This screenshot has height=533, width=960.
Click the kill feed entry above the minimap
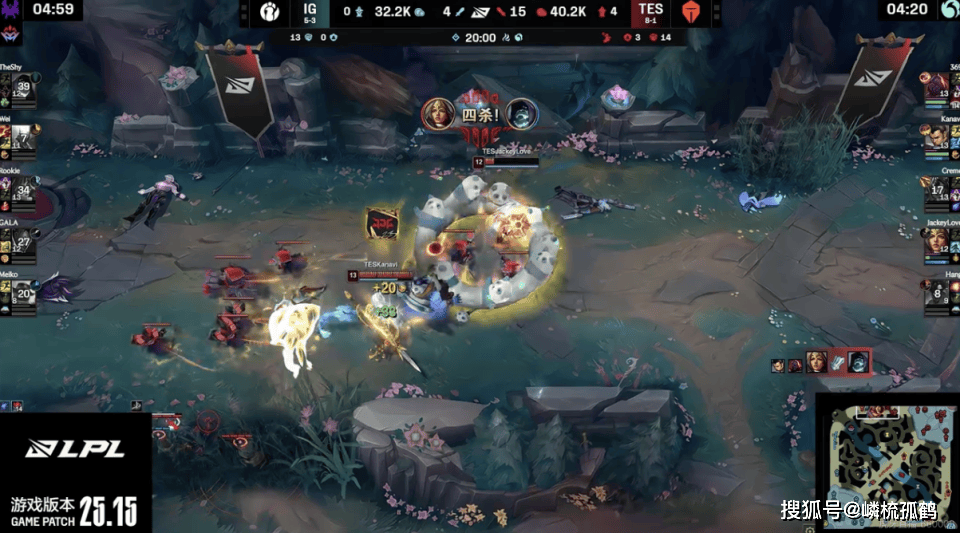pos(822,362)
